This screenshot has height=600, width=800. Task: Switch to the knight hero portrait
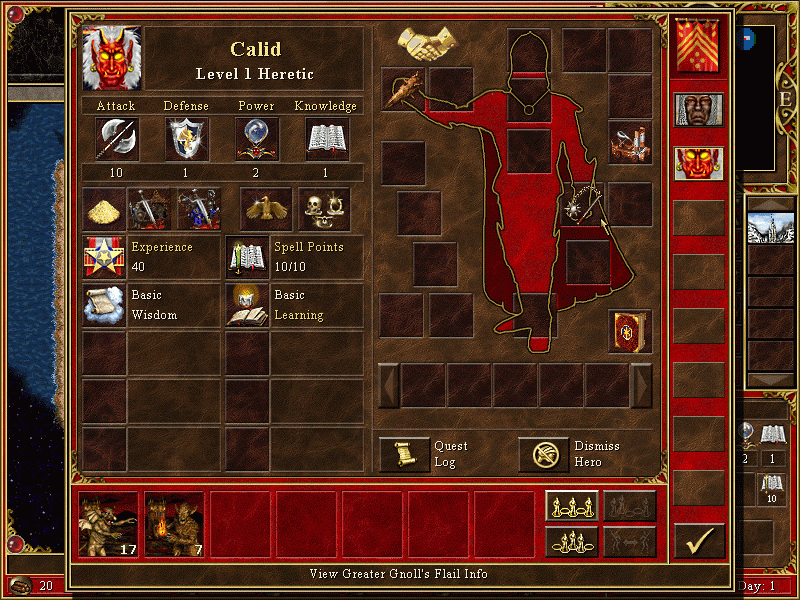pos(698,109)
